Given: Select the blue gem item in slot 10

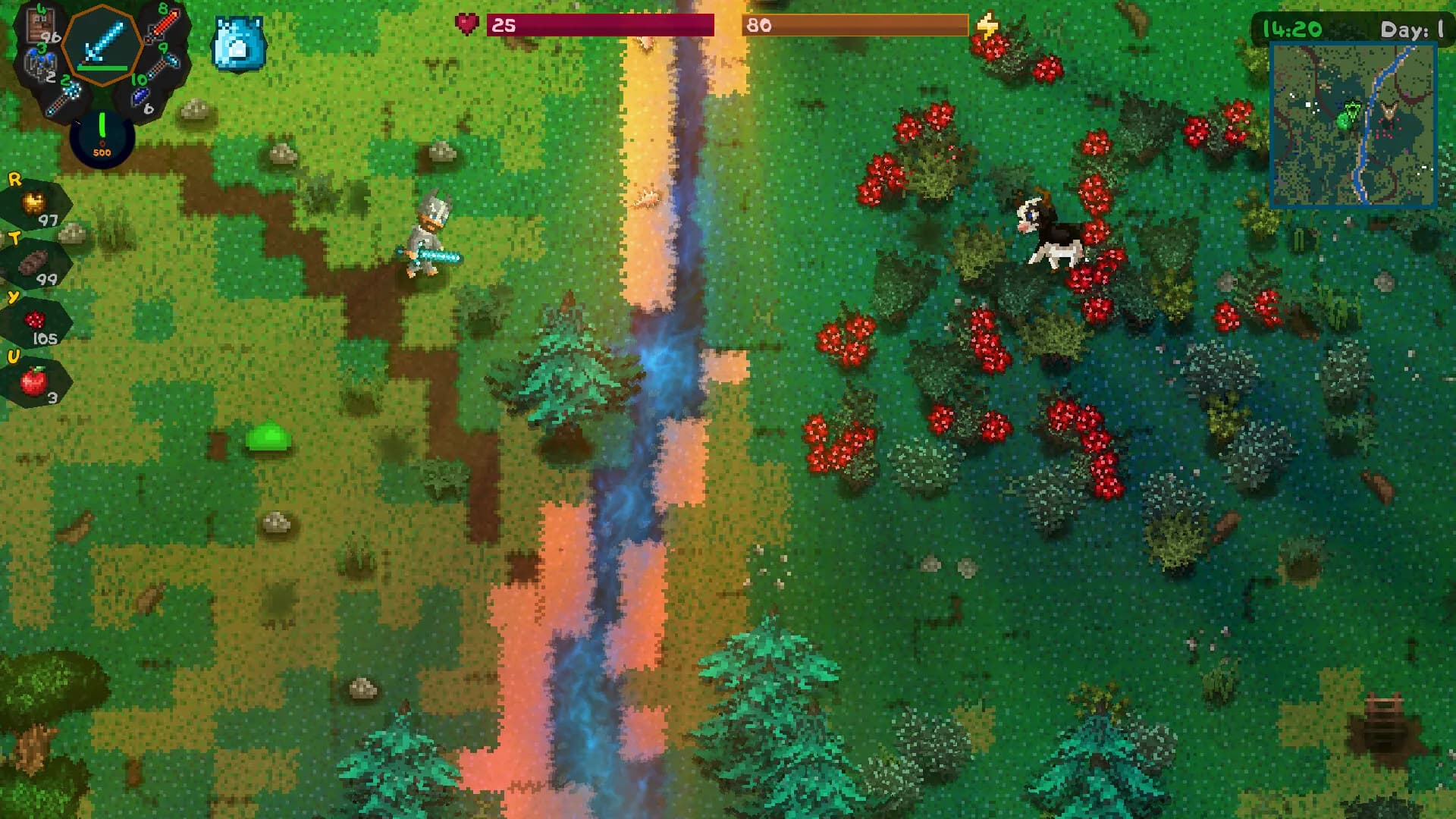Looking at the screenshot, I should pyautogui.click(x=143, y=96).
